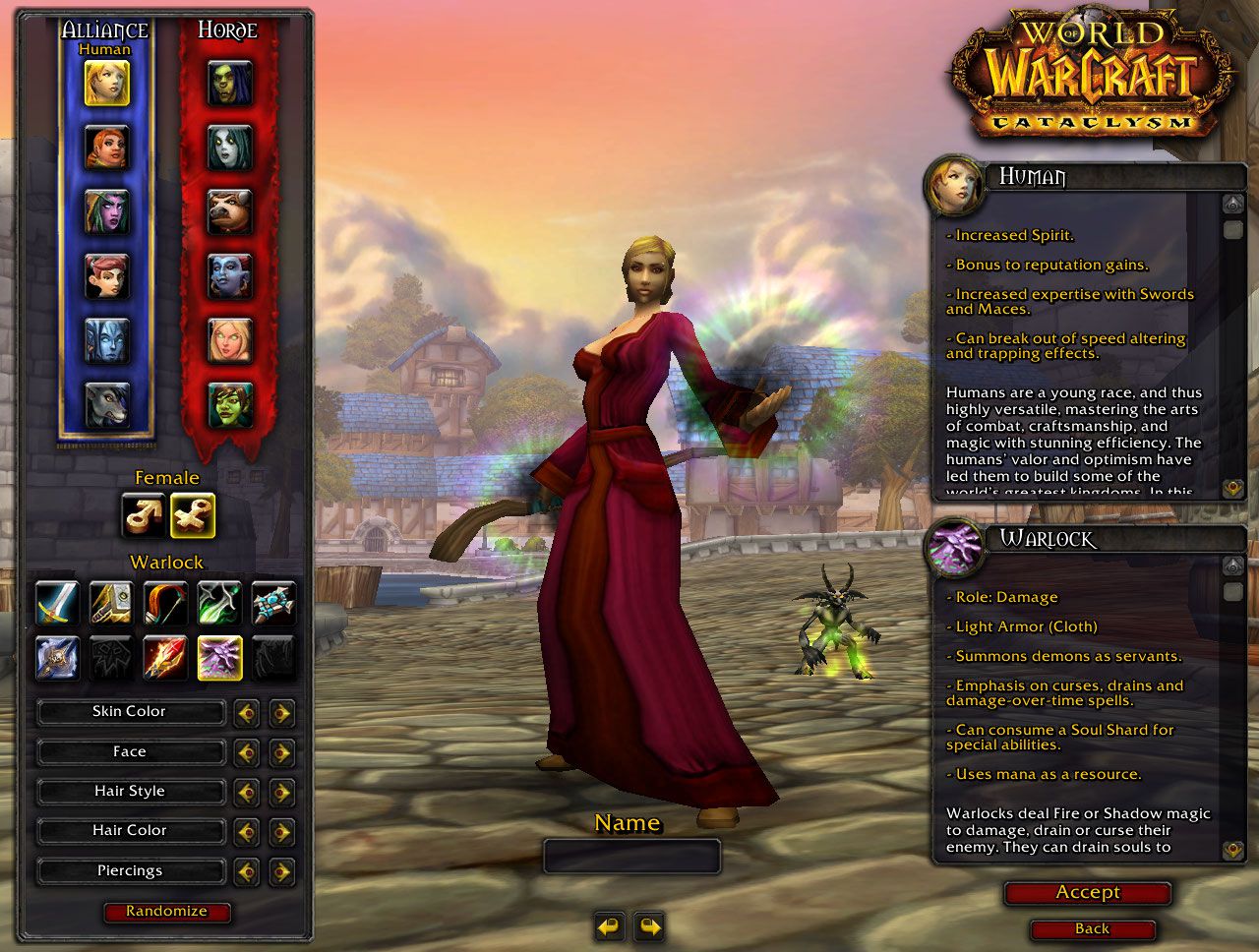
Task: Select the Orc race on Horde banner
Action: tap(229, 84)
